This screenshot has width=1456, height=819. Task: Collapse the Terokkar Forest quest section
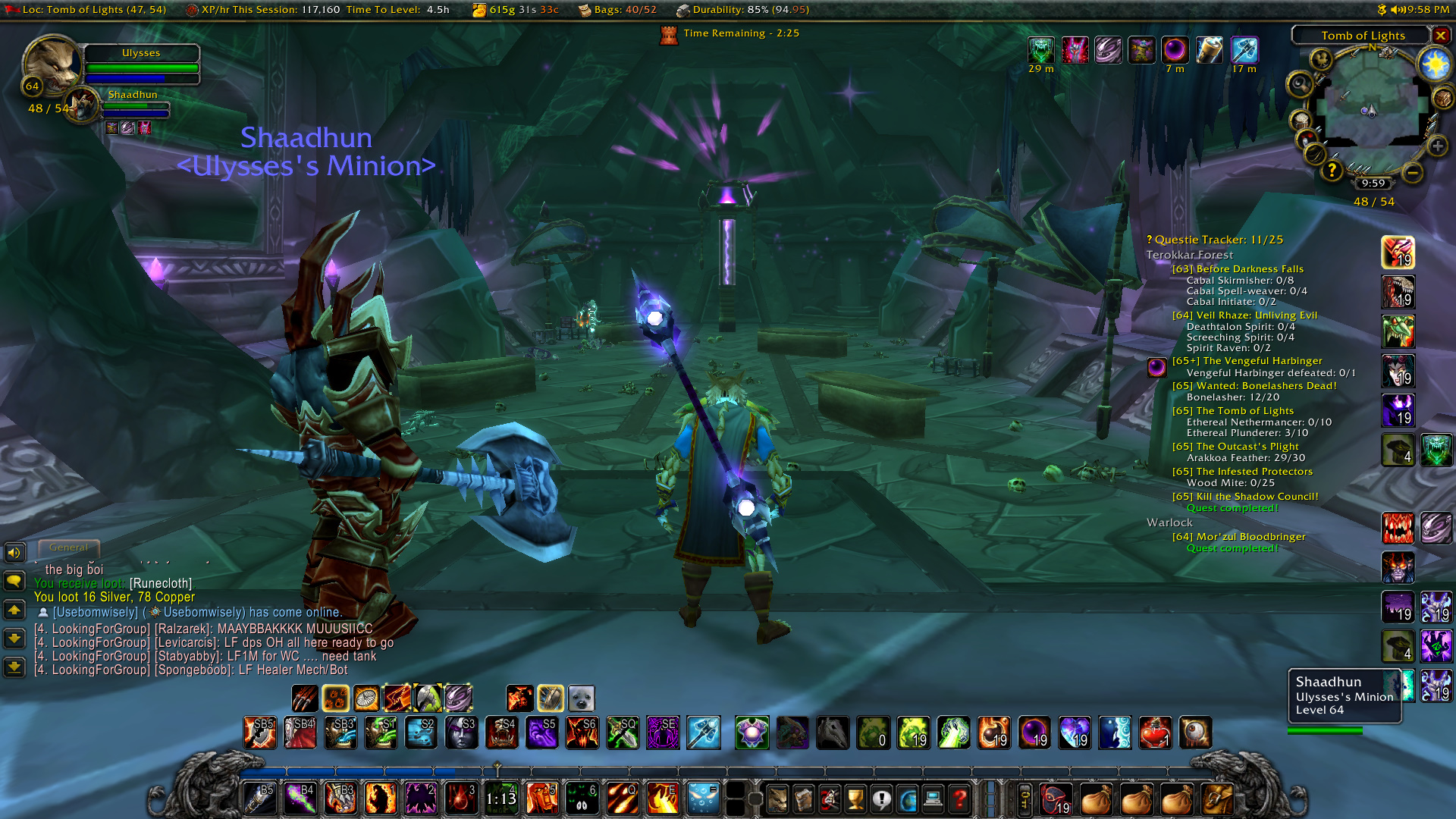point(1191,254)
